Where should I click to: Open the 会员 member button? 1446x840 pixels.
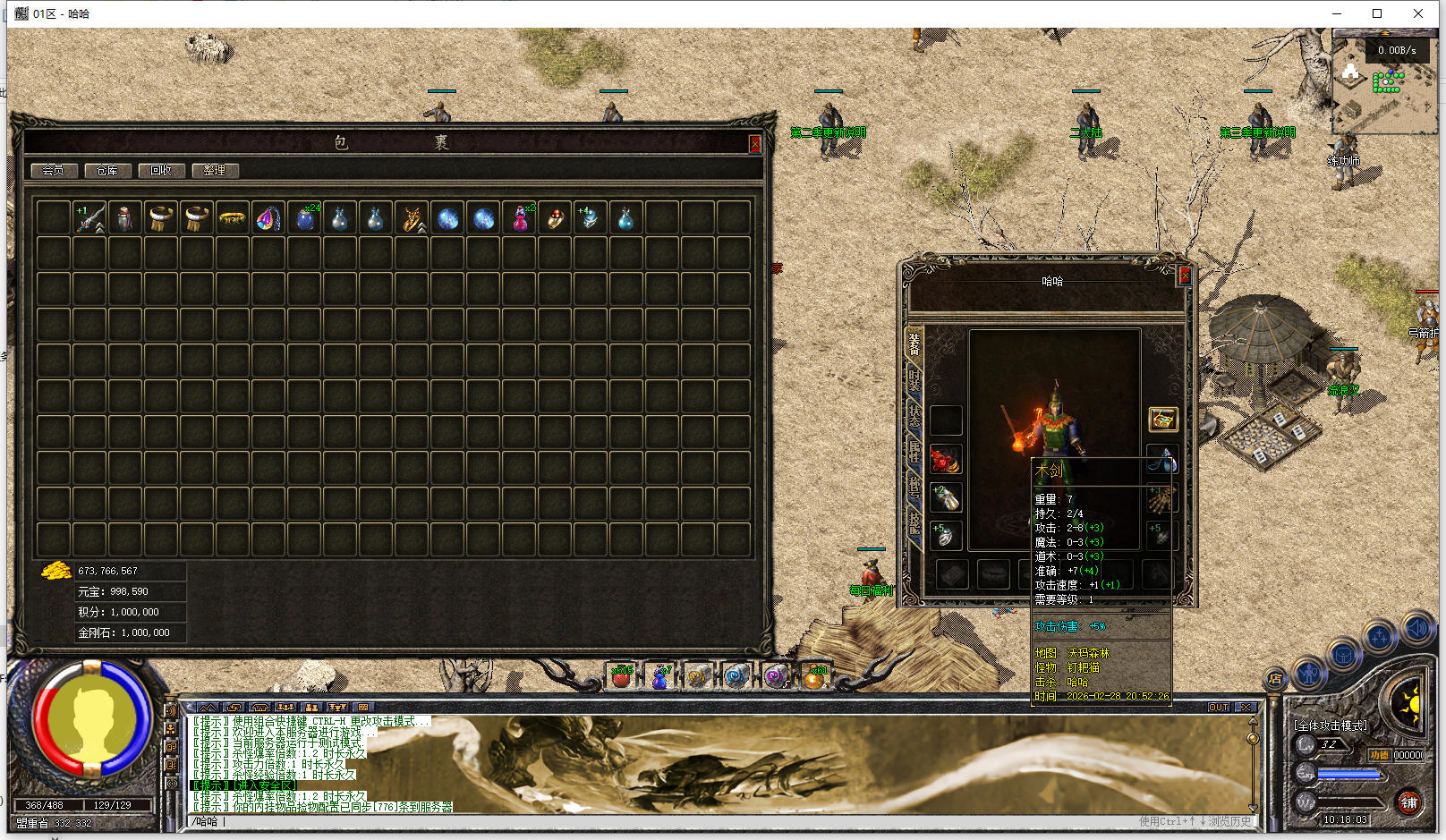coord(54,170)
